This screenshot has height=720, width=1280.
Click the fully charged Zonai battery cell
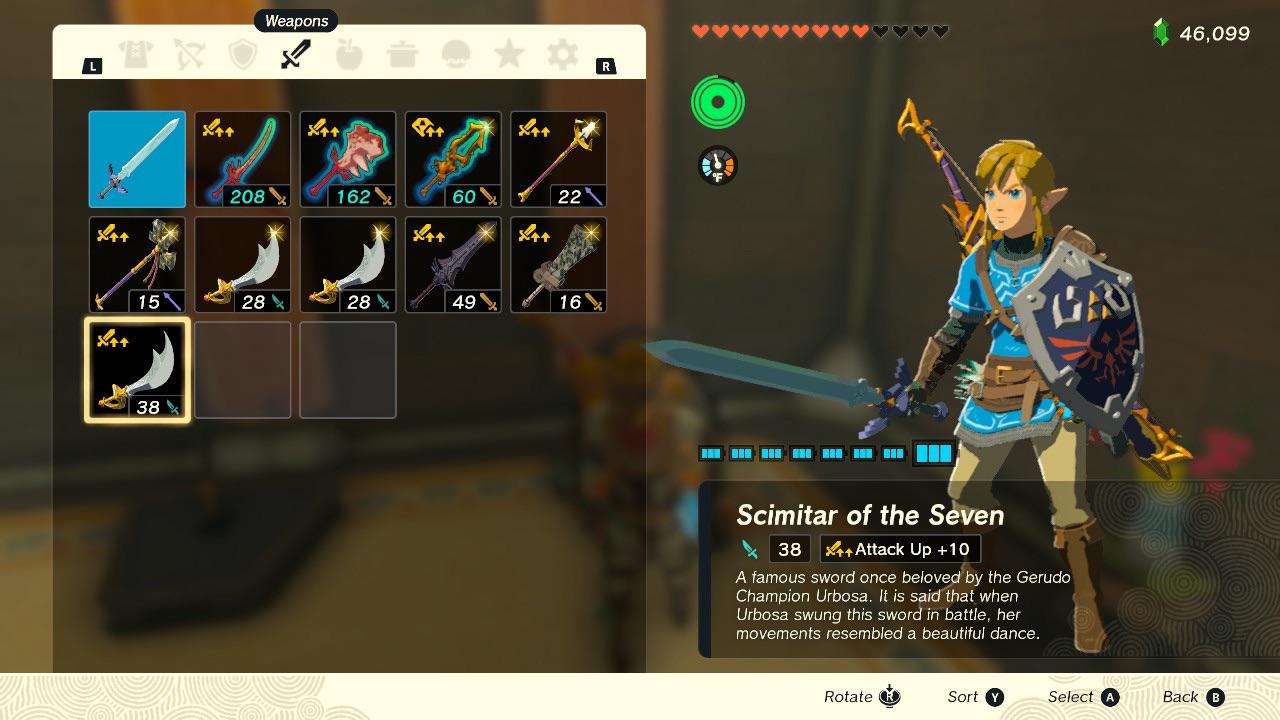(934, 452)
